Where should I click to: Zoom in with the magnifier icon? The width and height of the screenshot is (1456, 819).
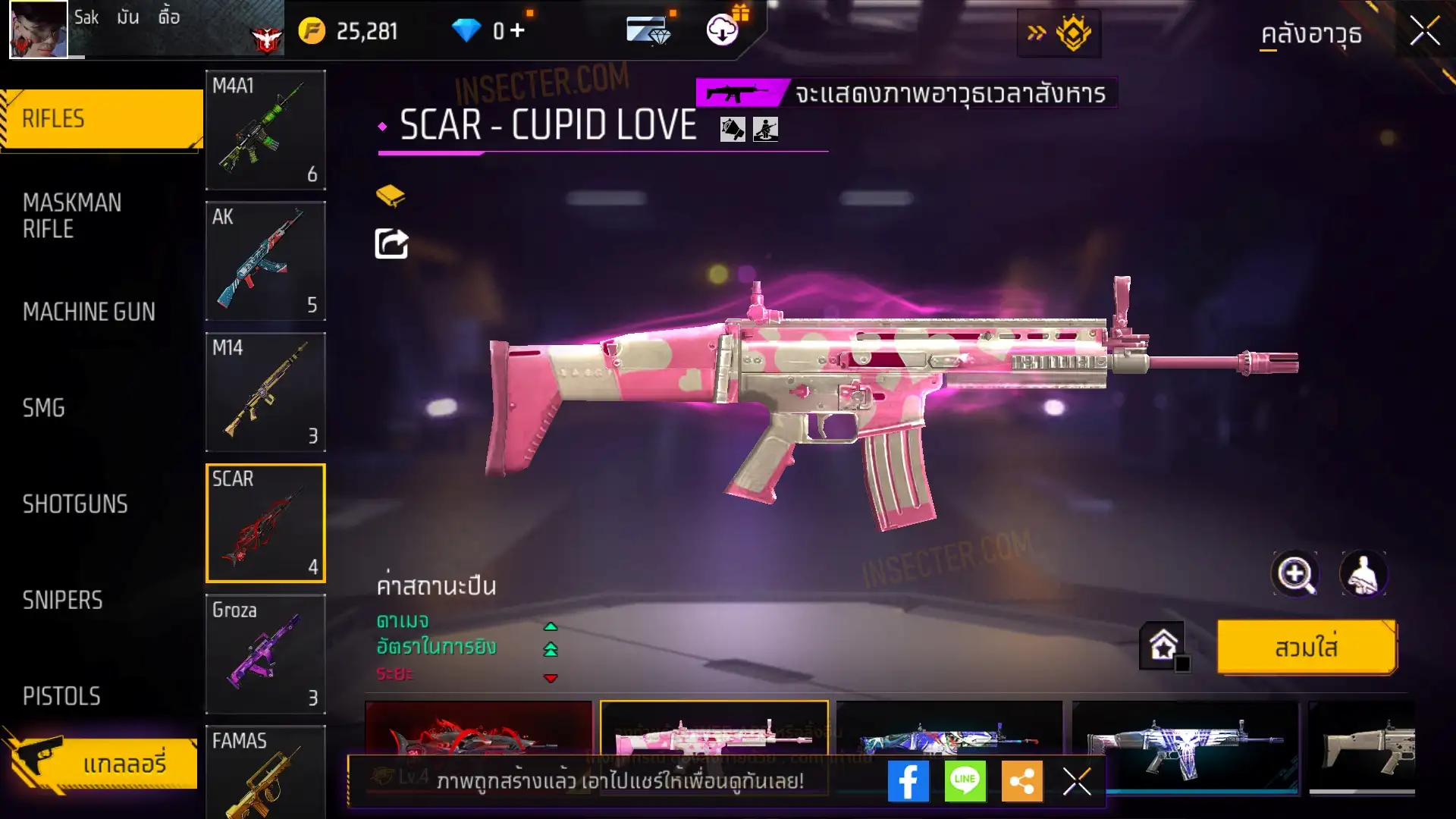pyautogui.click(x=1295, y=574)
